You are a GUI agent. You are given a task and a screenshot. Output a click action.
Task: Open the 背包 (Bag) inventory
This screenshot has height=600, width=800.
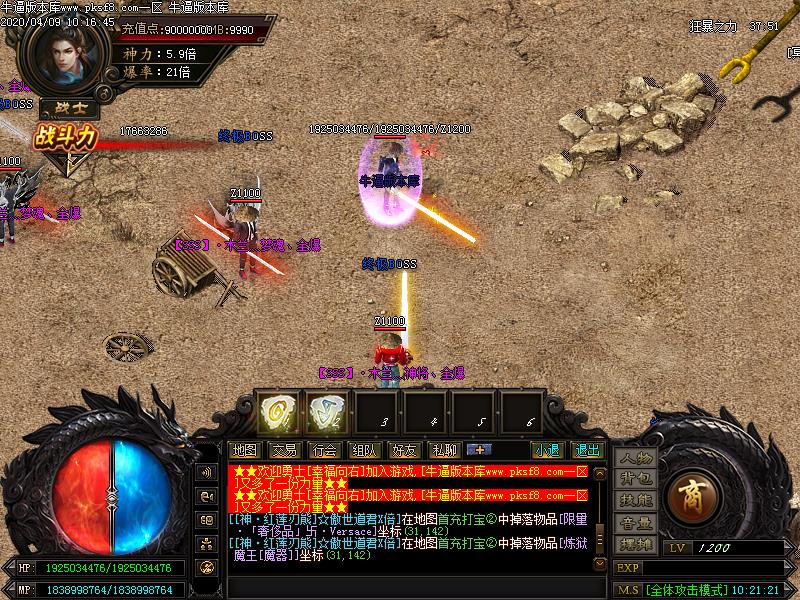634,479
